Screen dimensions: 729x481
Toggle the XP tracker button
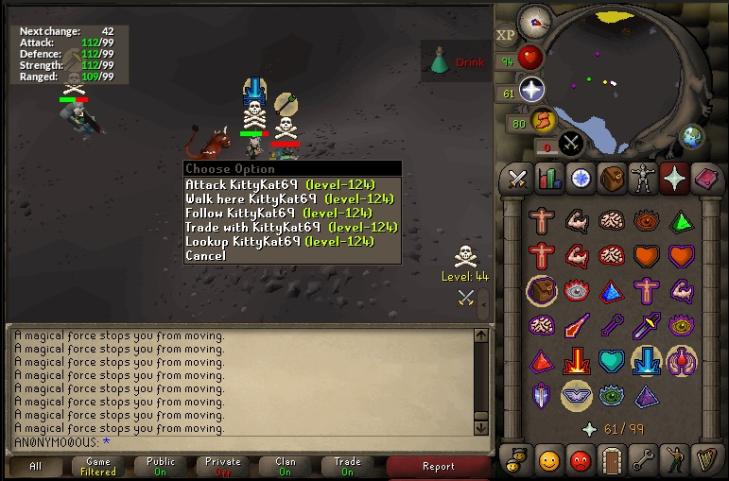click(506, 36)
